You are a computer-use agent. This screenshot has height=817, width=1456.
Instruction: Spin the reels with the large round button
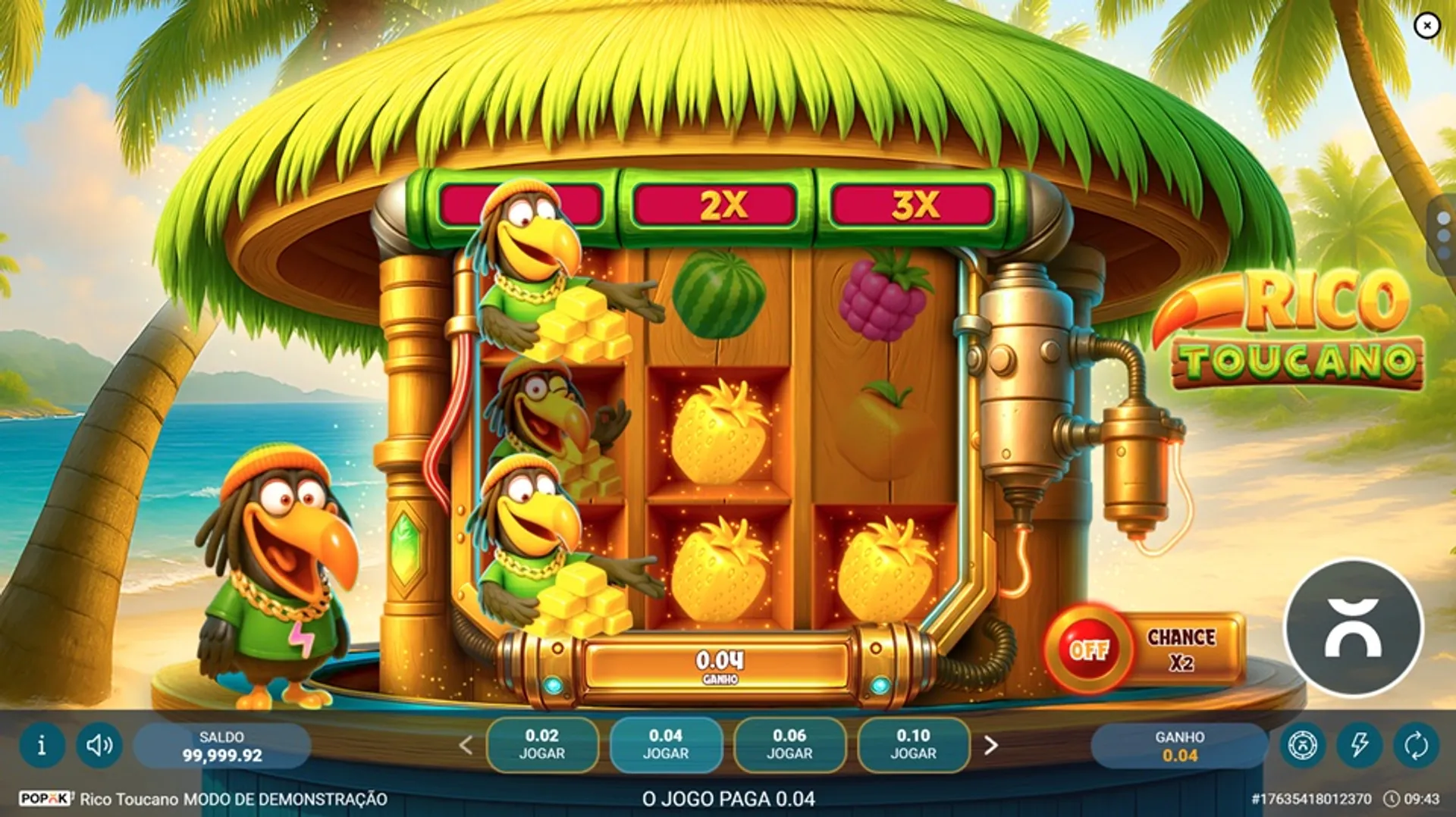[x=1353, y=628]
